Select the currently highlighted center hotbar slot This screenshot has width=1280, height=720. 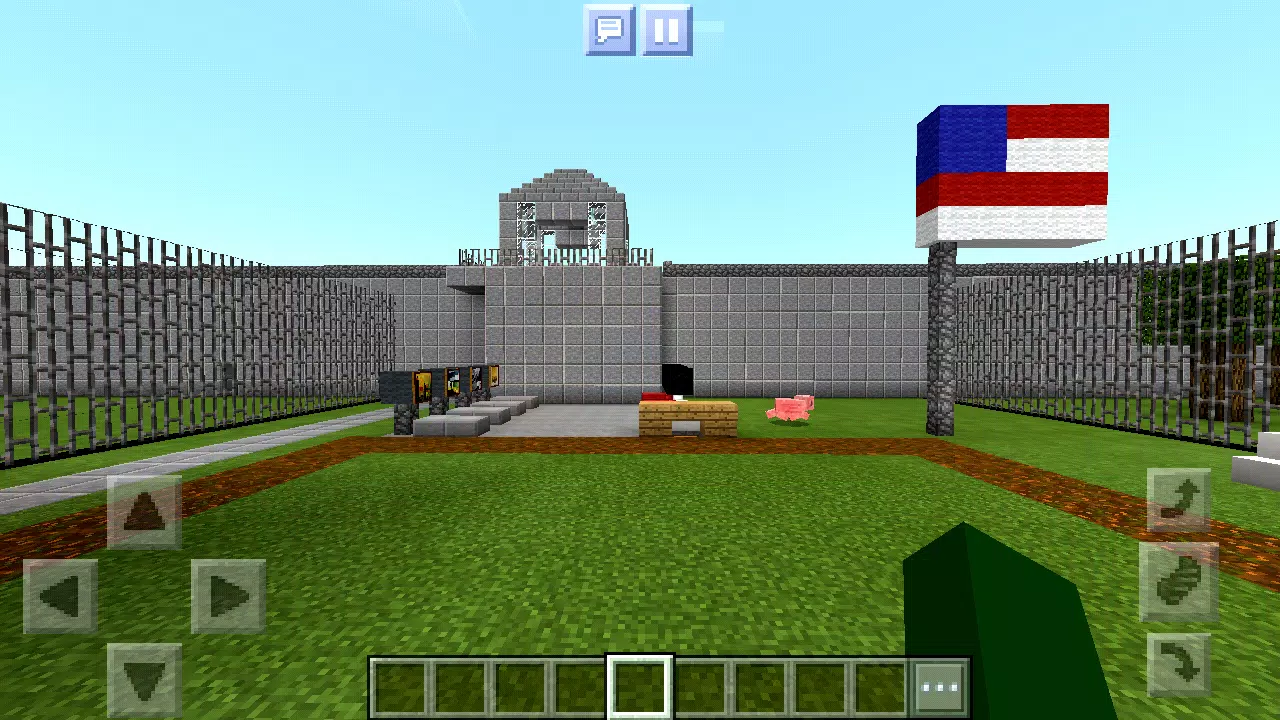click(640, 685)
